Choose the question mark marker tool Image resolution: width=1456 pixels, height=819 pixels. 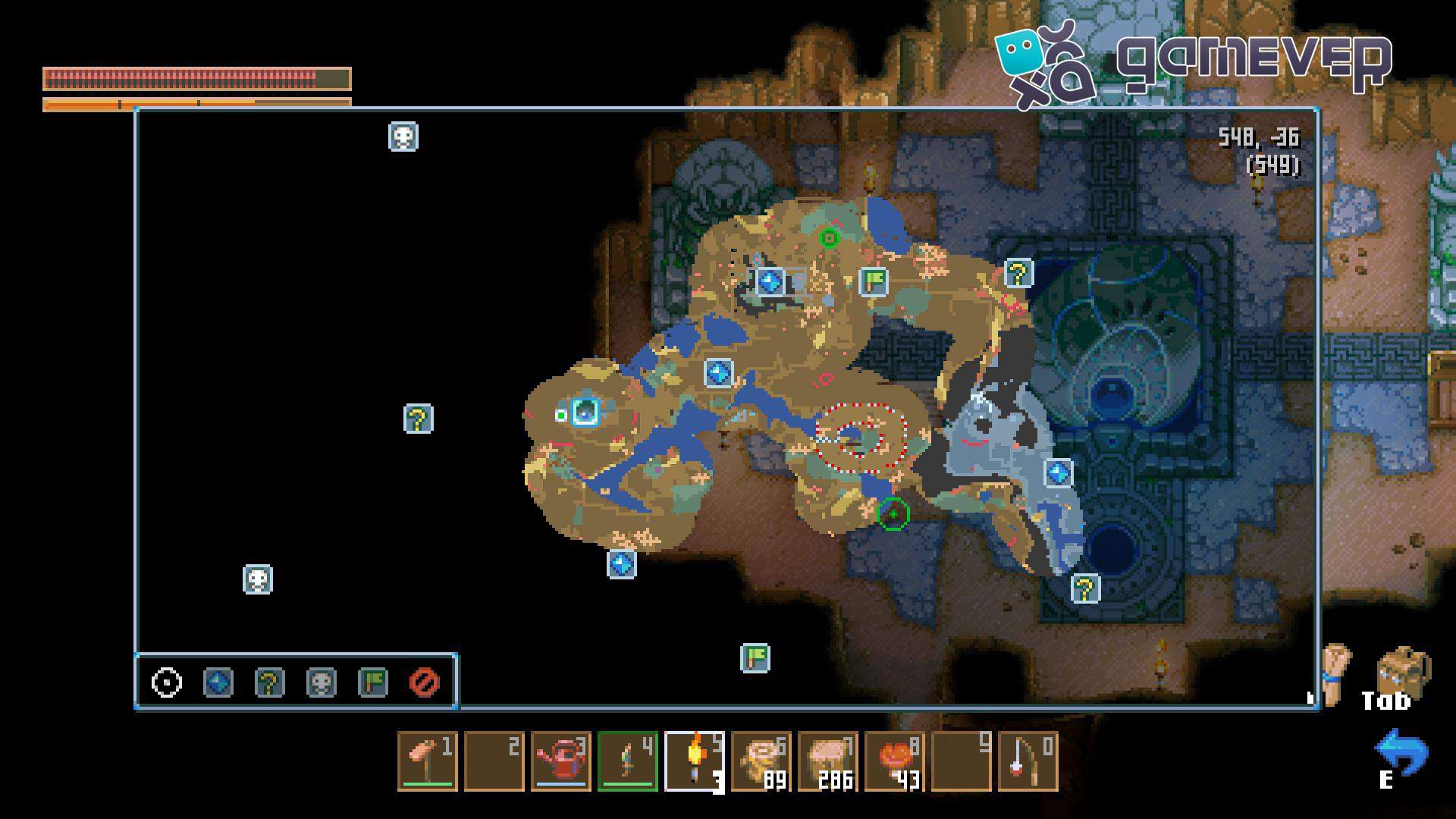click(270, 682)
